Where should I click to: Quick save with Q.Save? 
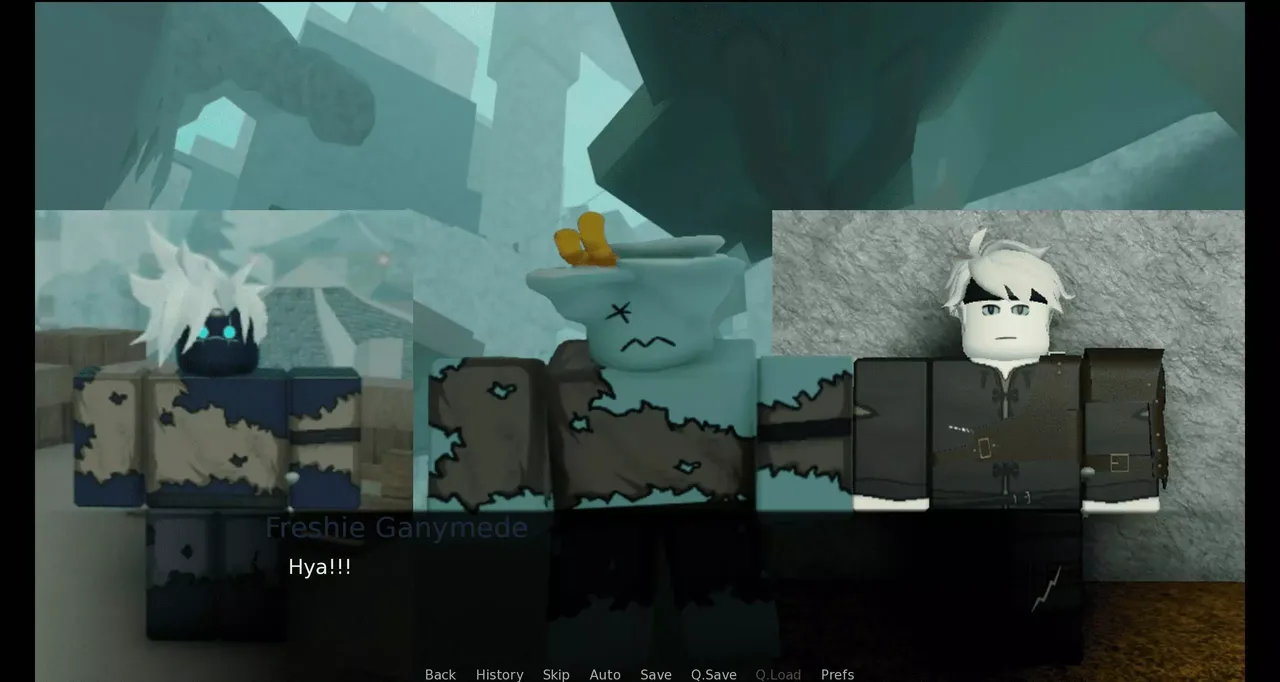pyautogui.click(x=713, y=674)
